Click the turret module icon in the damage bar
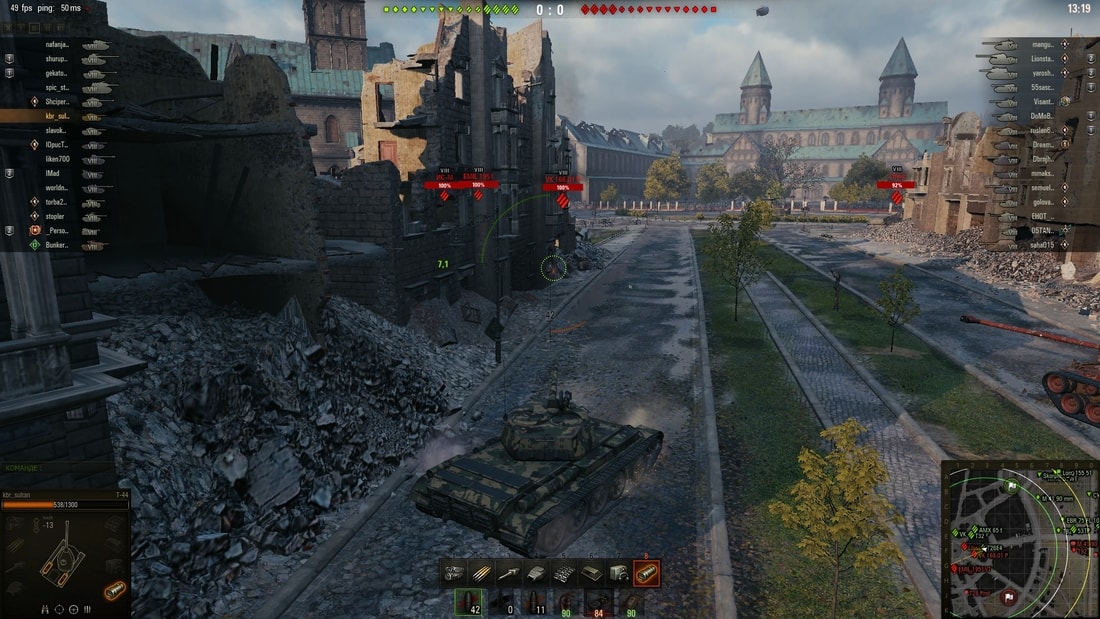Image resolution: width=1100 pixels, height=619 pixels. (x=537, y=573)
